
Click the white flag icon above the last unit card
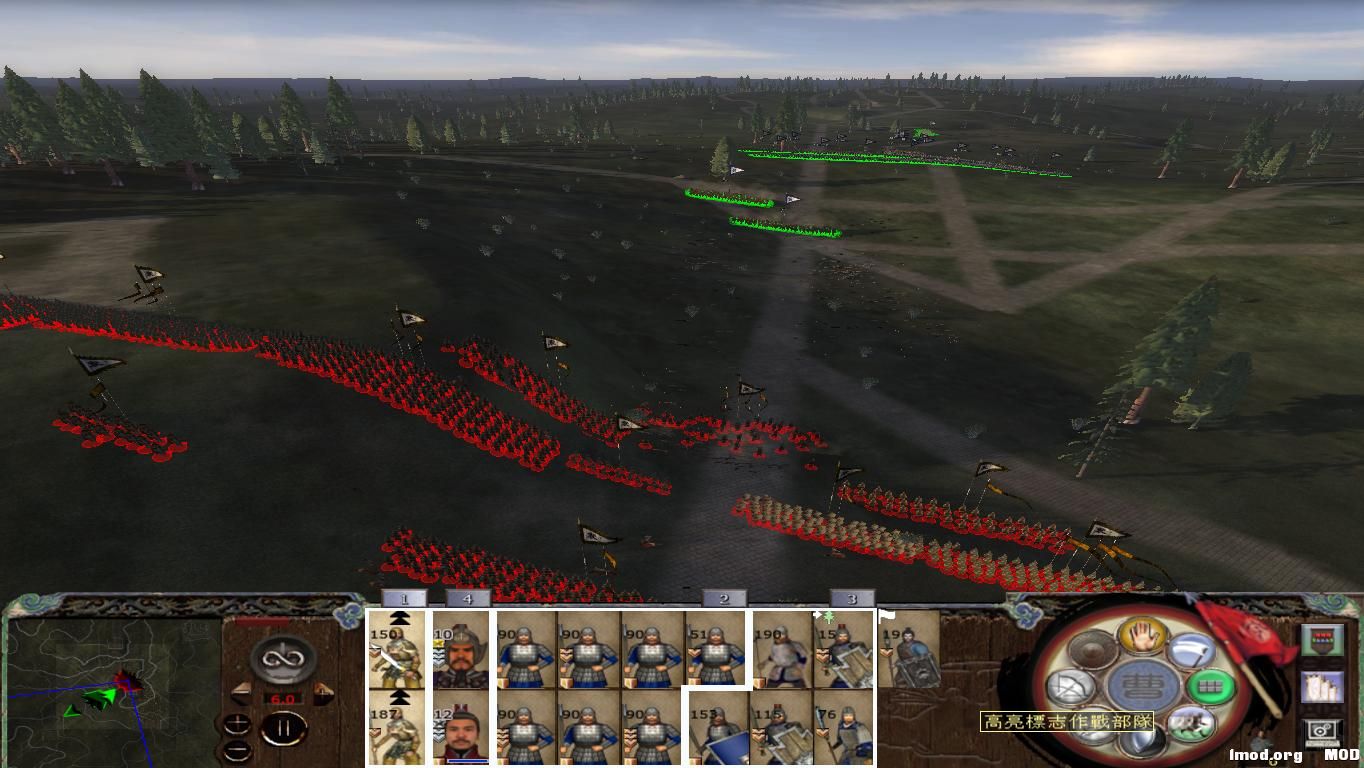pyautogui.click(x=885, y=616)
